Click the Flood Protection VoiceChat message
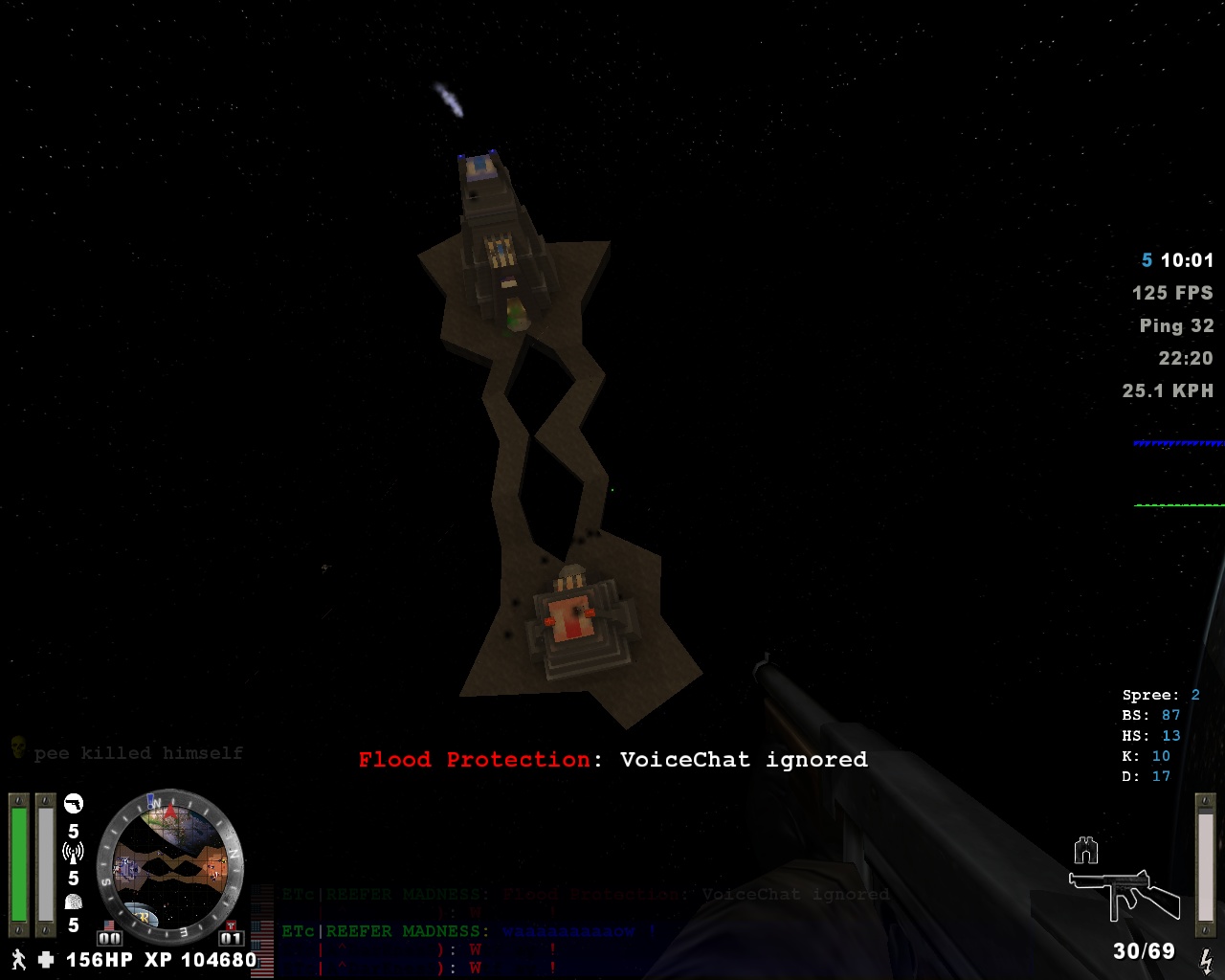Viewport: 1225px width, 980px height. 612,760
